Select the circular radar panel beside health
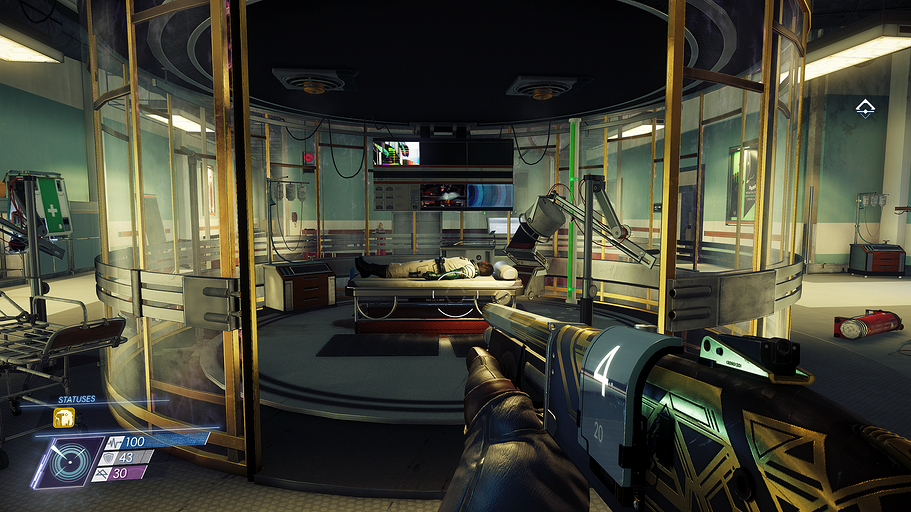 click(66, 463)
